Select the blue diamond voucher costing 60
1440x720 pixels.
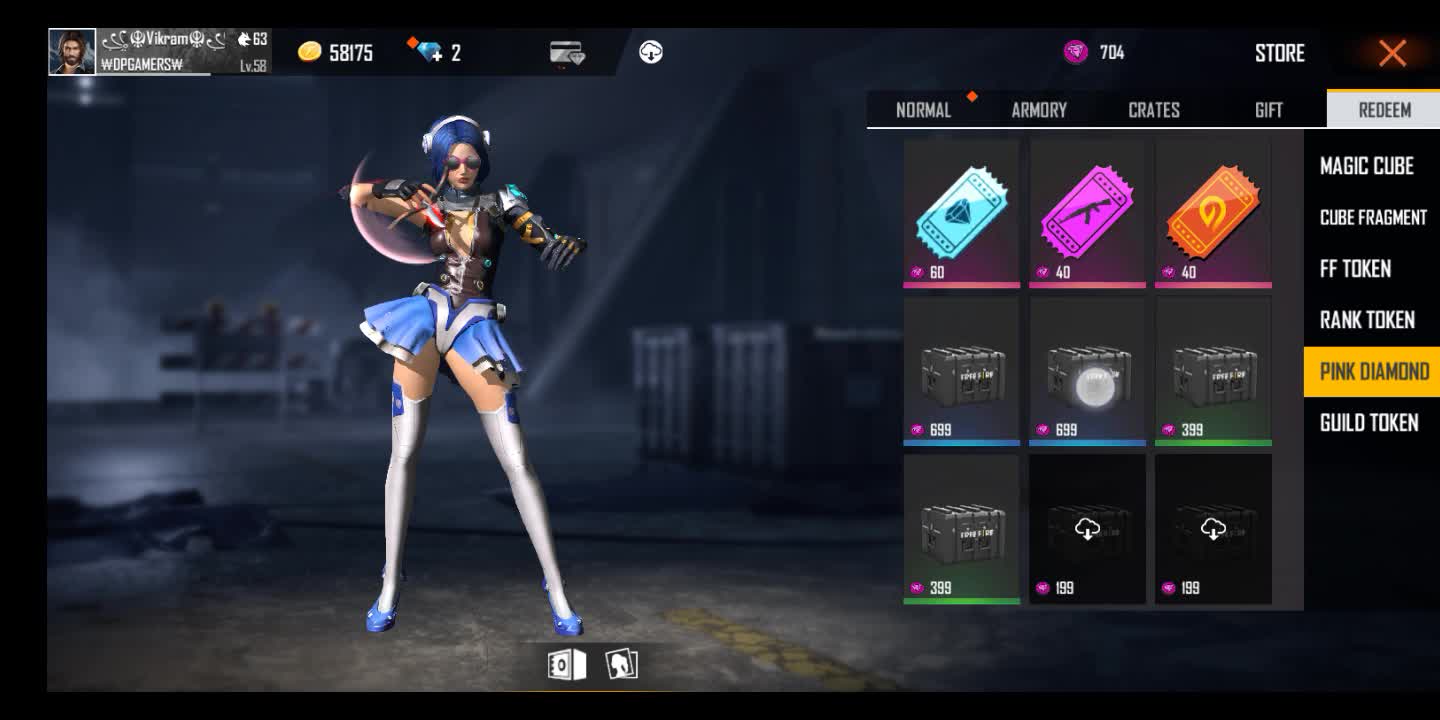pos(961,214)
